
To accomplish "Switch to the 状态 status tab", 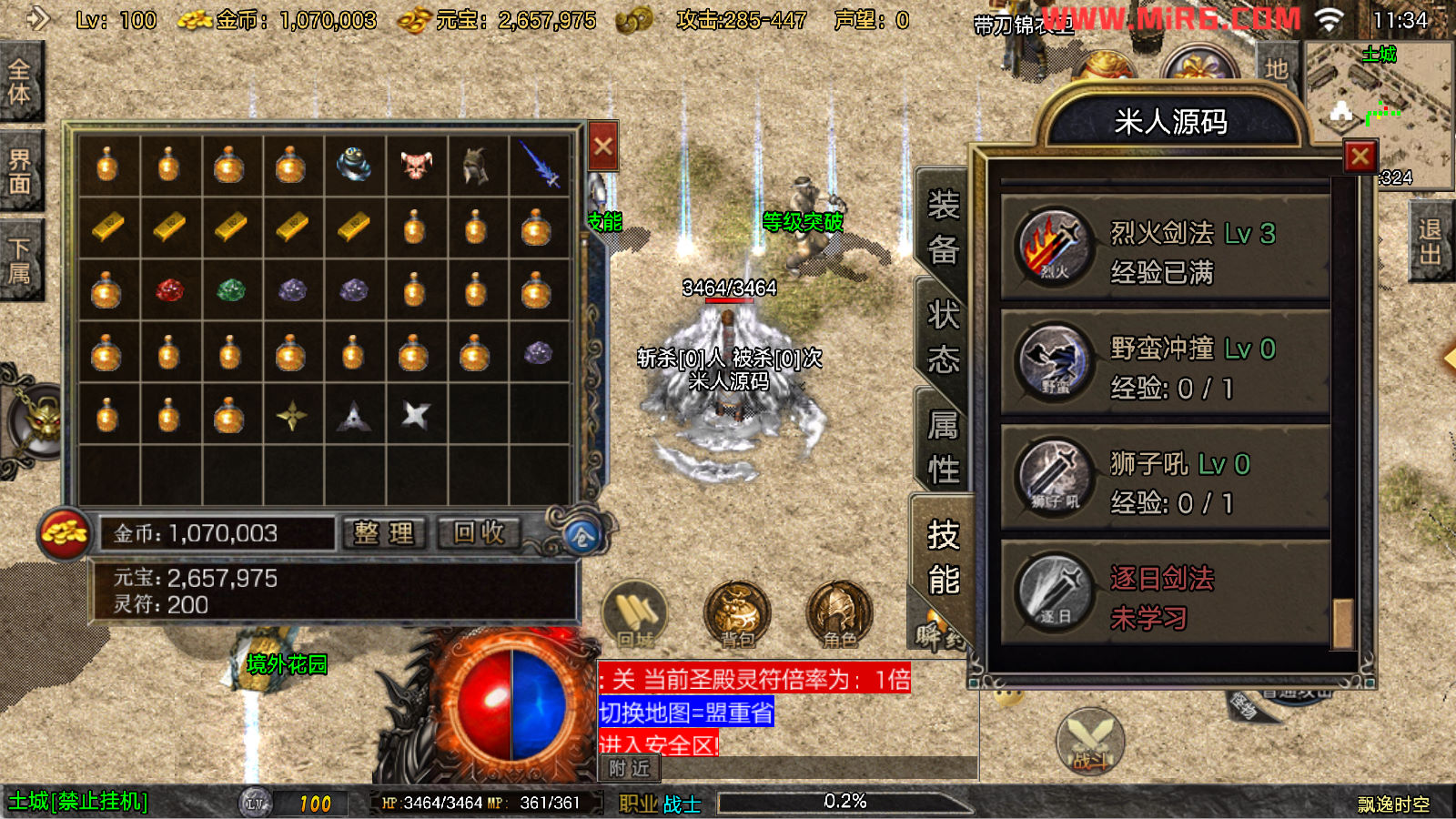I will 943,338.
